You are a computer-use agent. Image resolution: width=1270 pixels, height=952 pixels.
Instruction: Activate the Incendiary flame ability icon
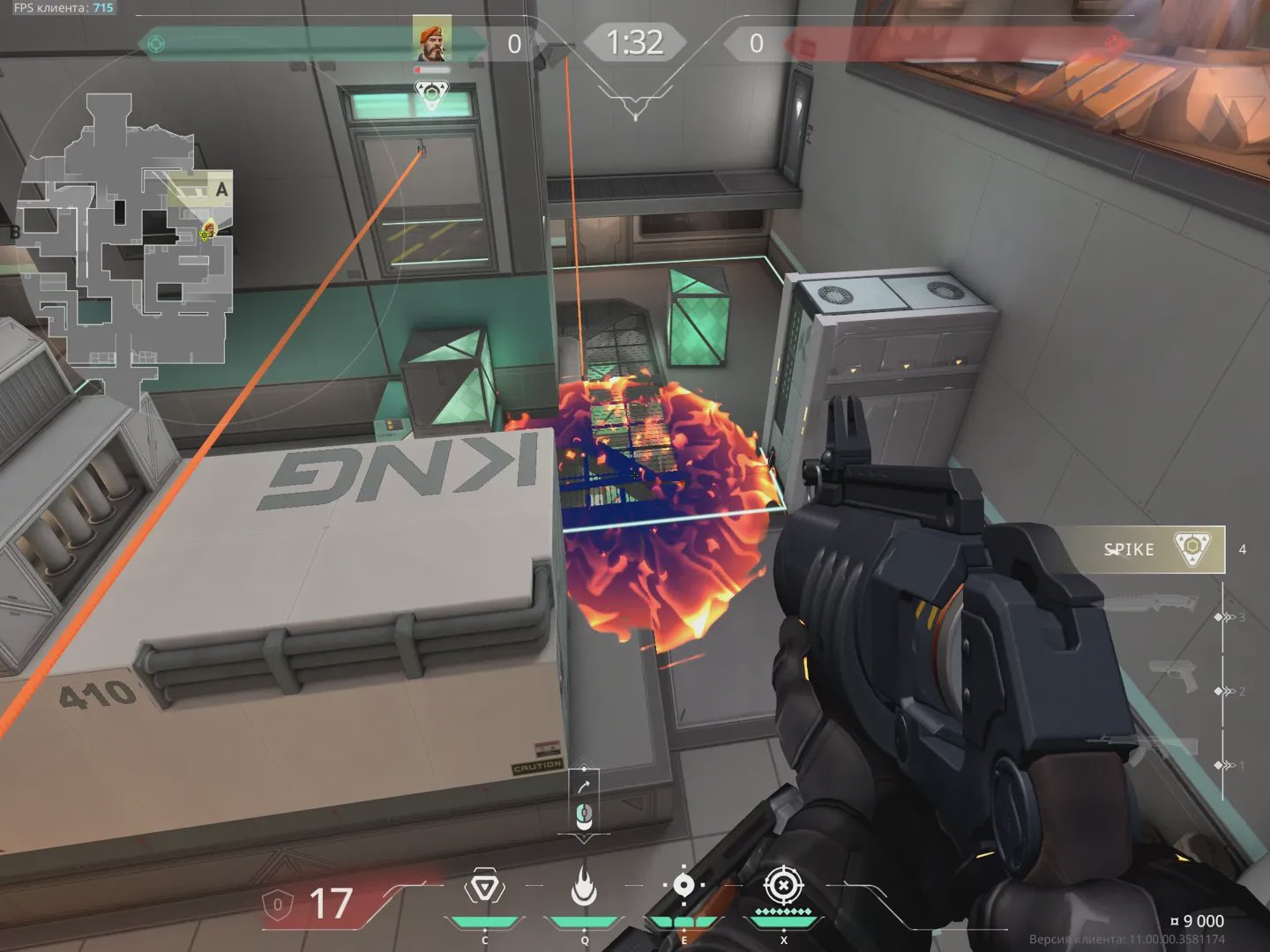pyautogui.click(x=584, y=887)
